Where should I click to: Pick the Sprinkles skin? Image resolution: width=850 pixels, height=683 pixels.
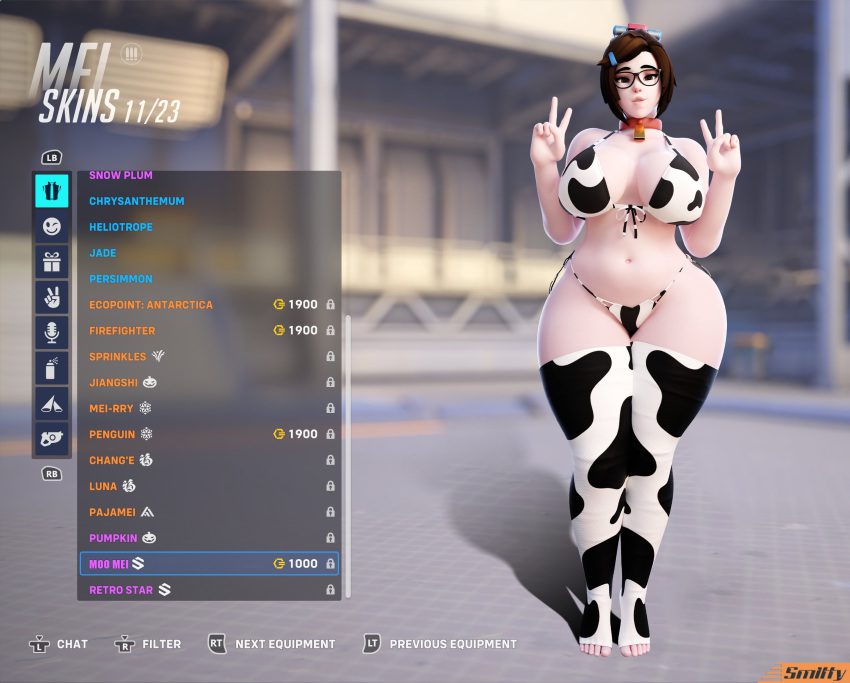118,356
